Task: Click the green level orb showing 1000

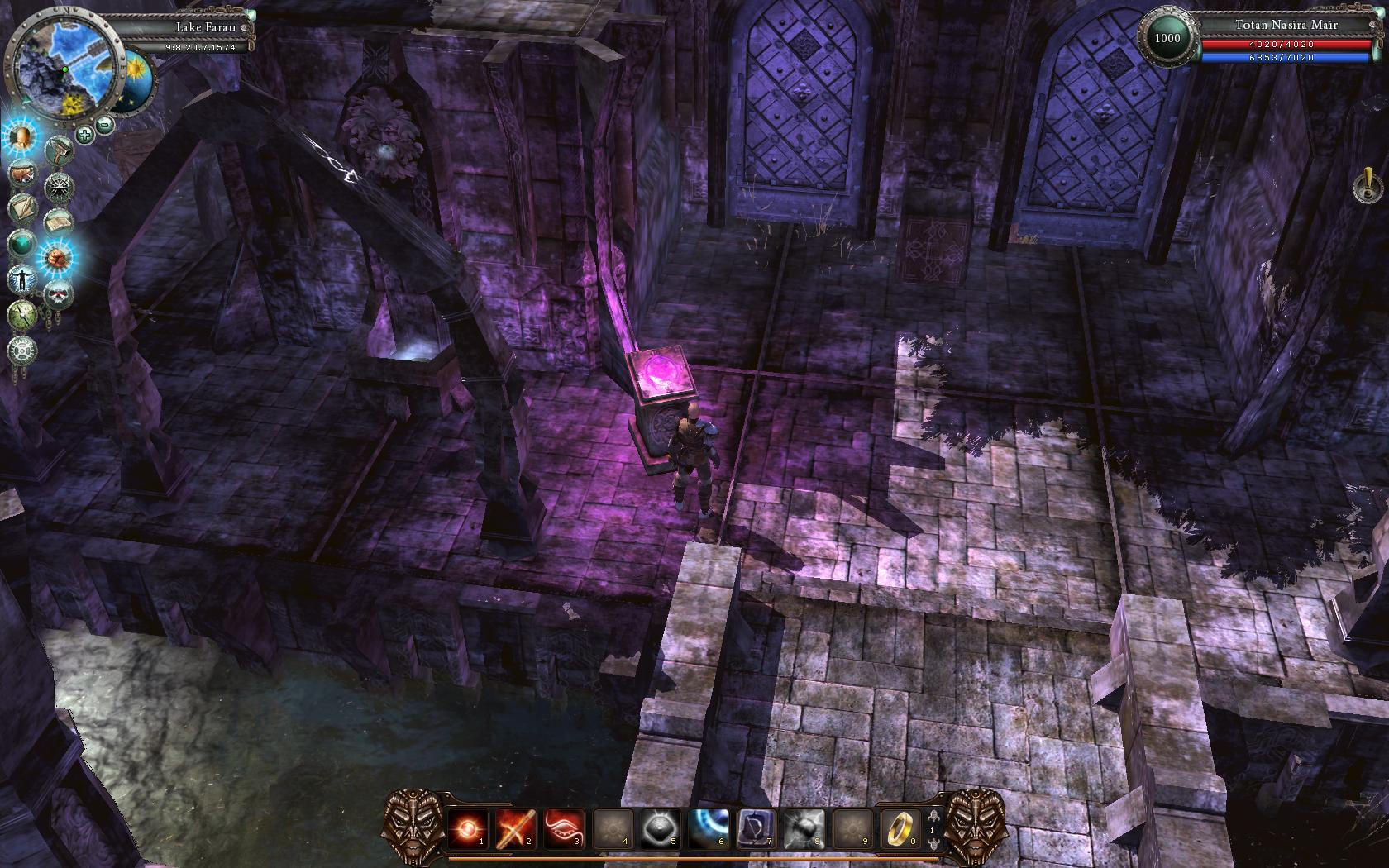Action: pos(1167,38)
